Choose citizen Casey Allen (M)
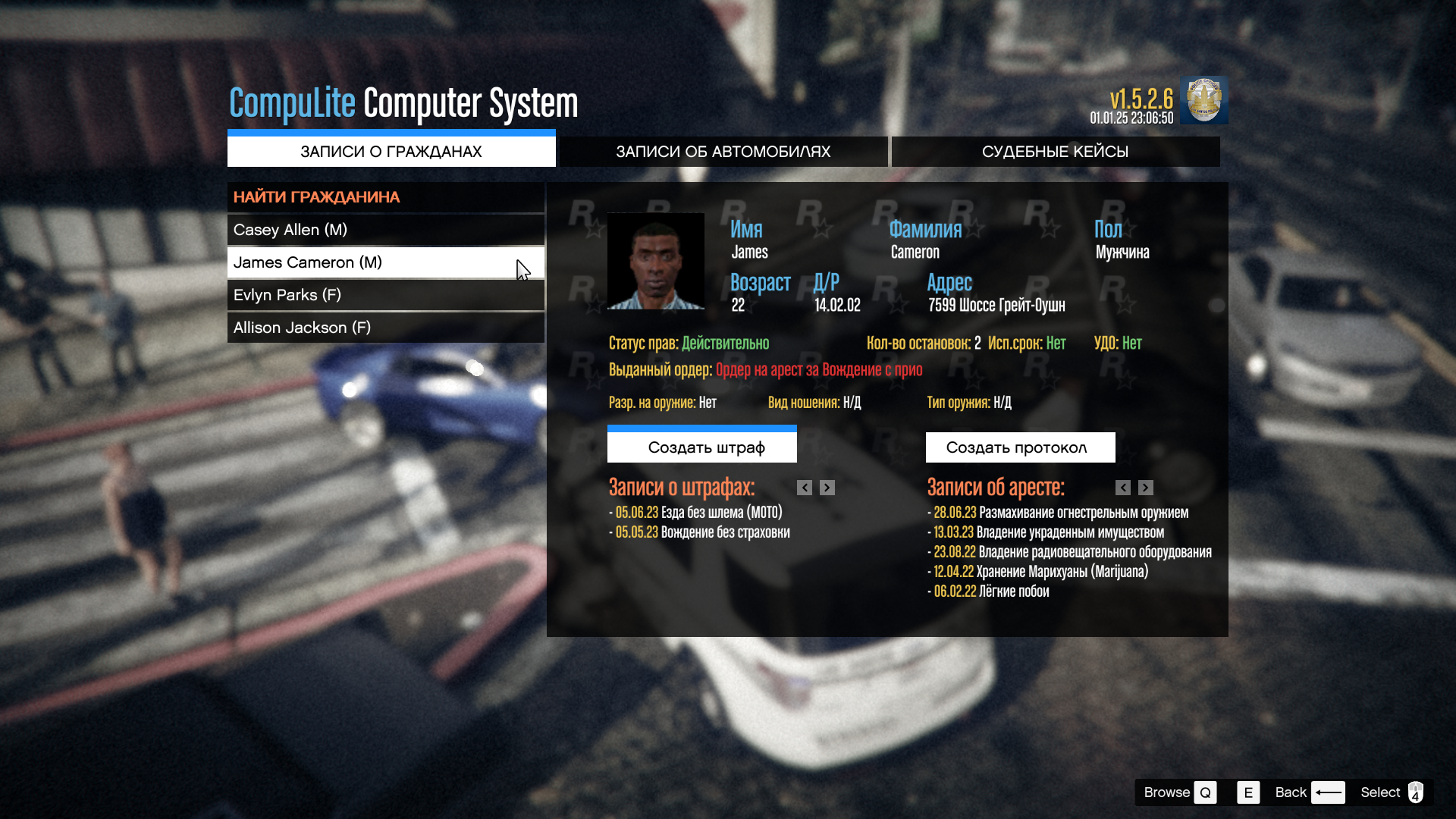The width and height of the screenshot is (1456, 819). tap(385, 230)
